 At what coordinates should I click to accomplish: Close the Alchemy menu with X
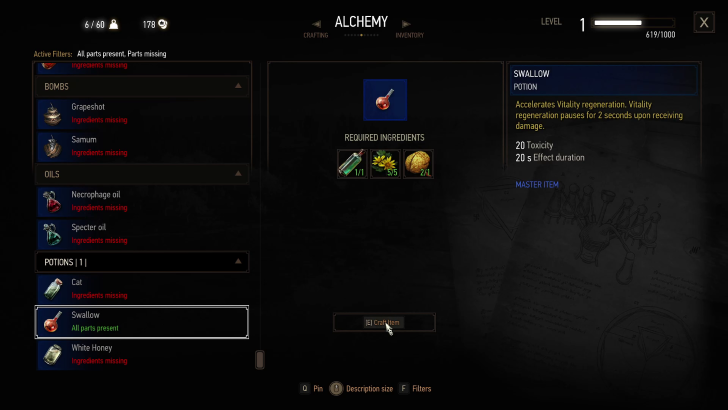click(x=703, y=22)
